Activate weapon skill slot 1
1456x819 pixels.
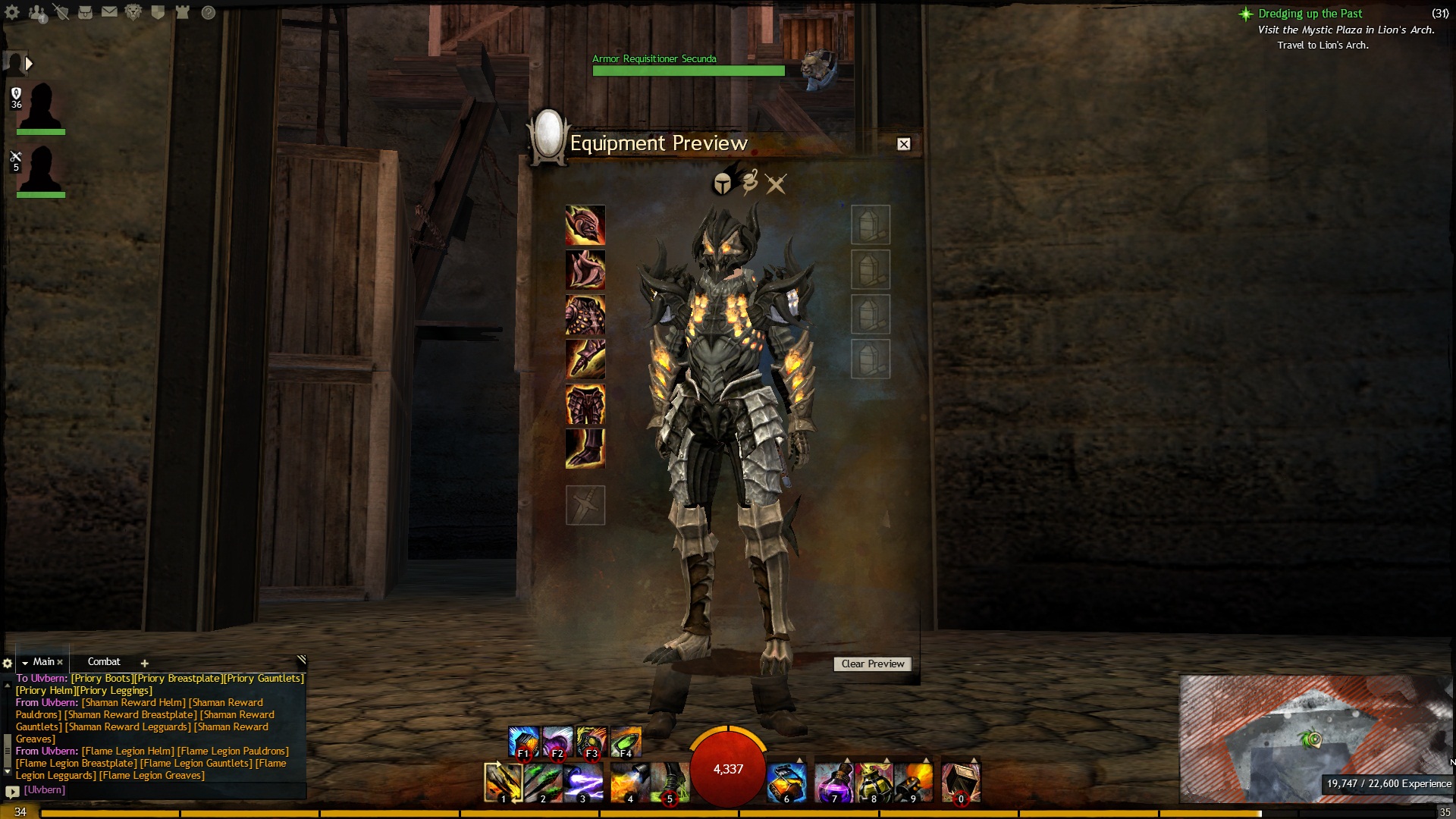pos(503,783)
